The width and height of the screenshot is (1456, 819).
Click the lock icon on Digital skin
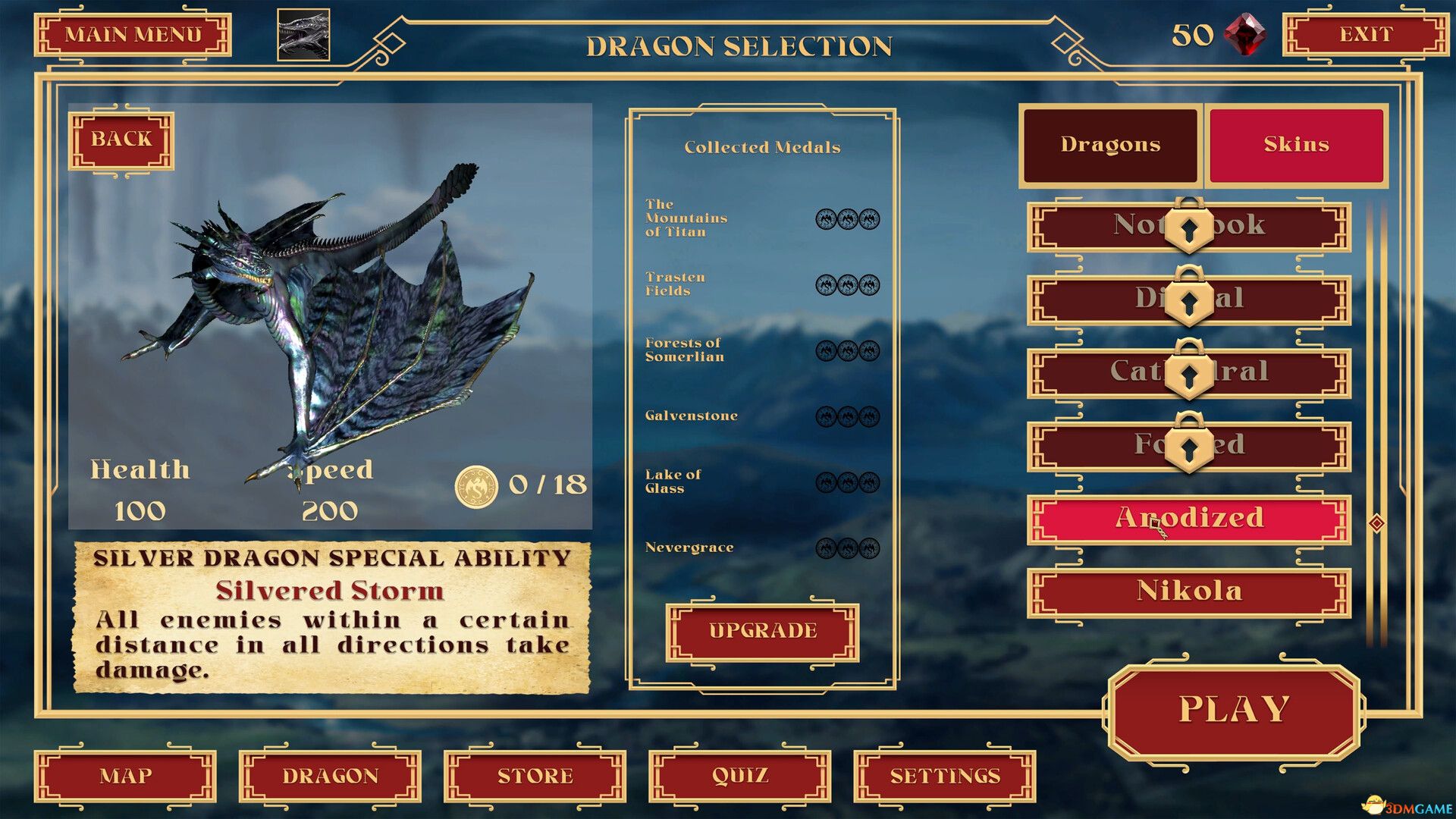point(1188,302)
